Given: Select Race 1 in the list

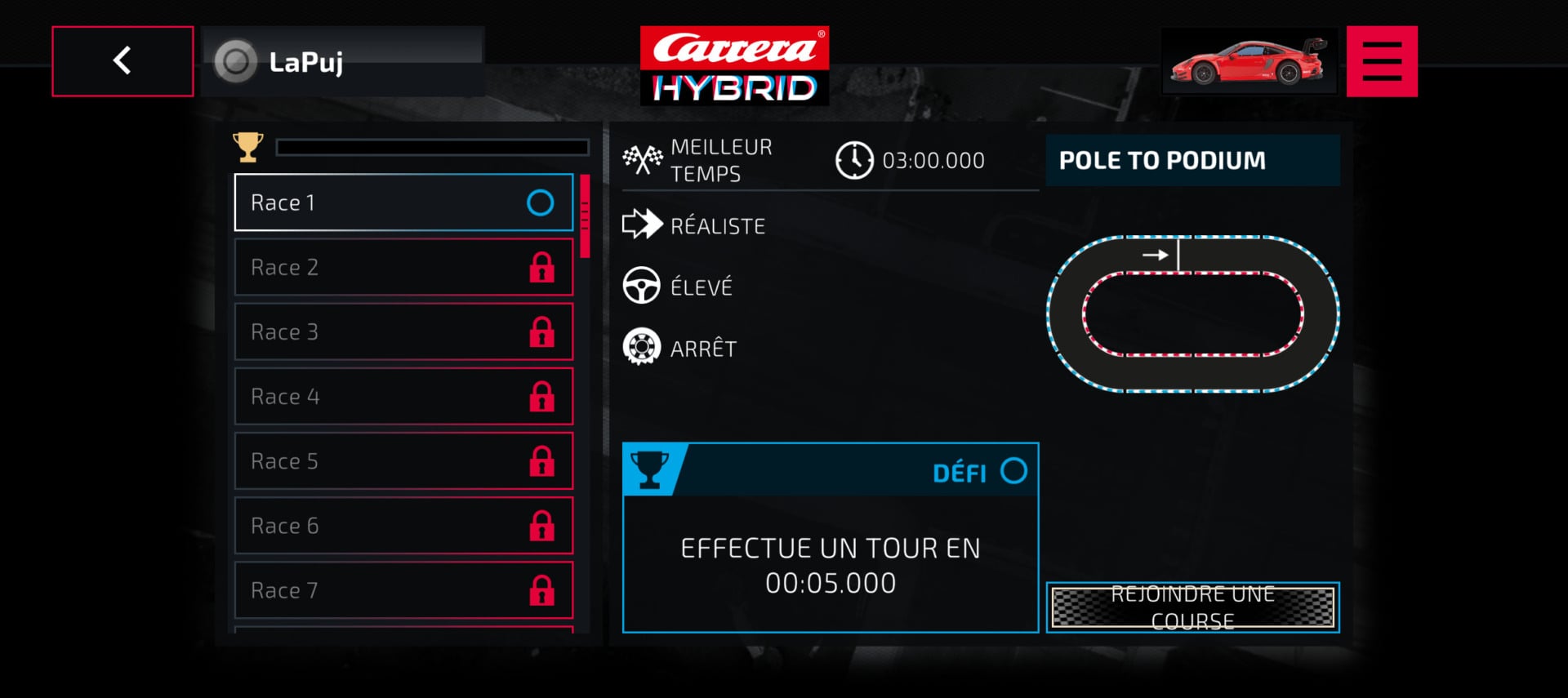Looking at the screenshot, I should tap(403, 202).
